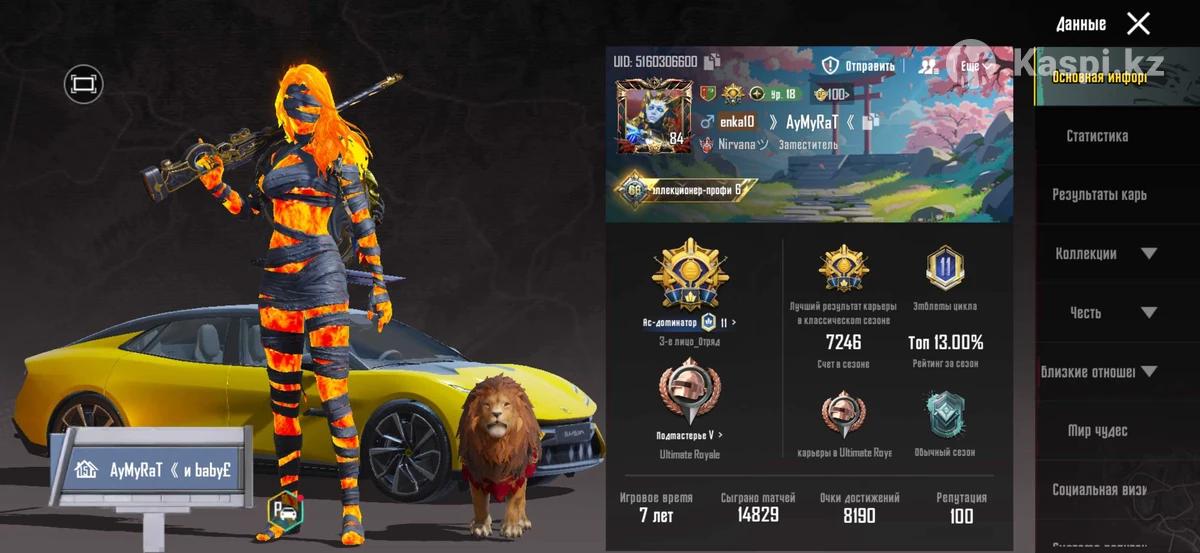Expand the Близкие отношения section
Image resolution: width=1200 pixels, height=553 pixels.
(1148, 372)
